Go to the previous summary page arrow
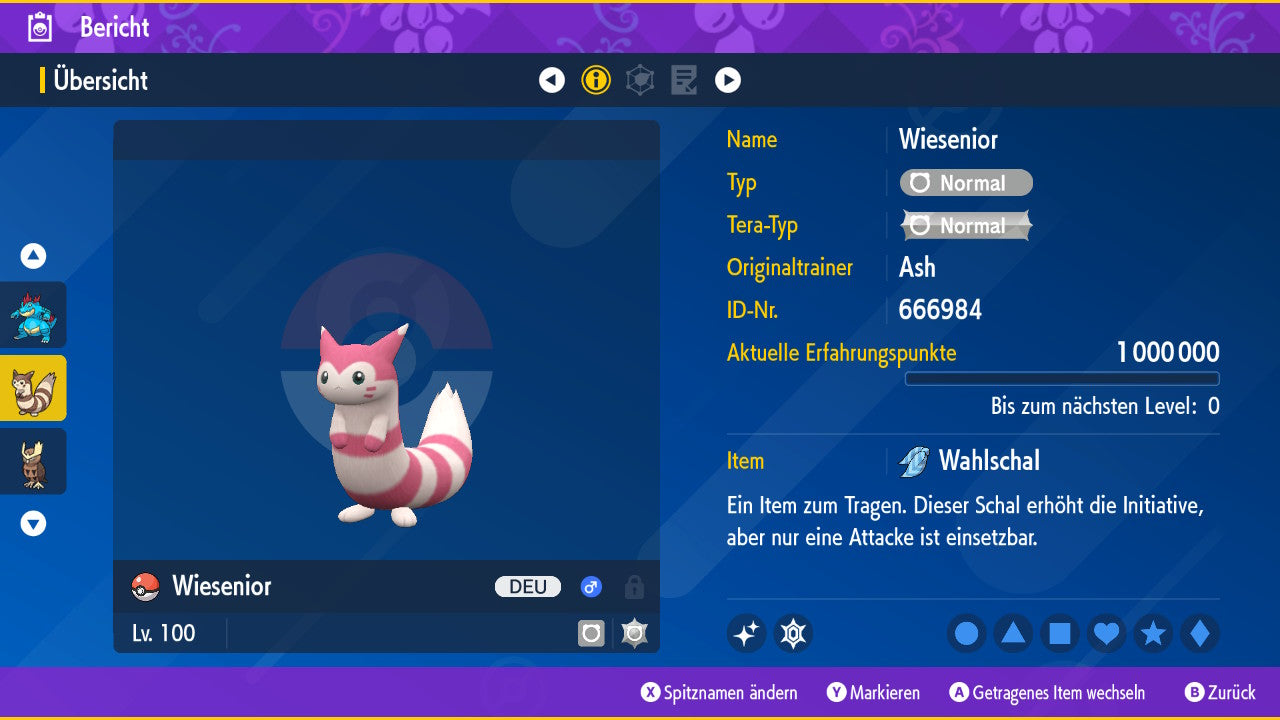Image resolution: width=1280 pixels, height=720 pixels. point(552,80)
